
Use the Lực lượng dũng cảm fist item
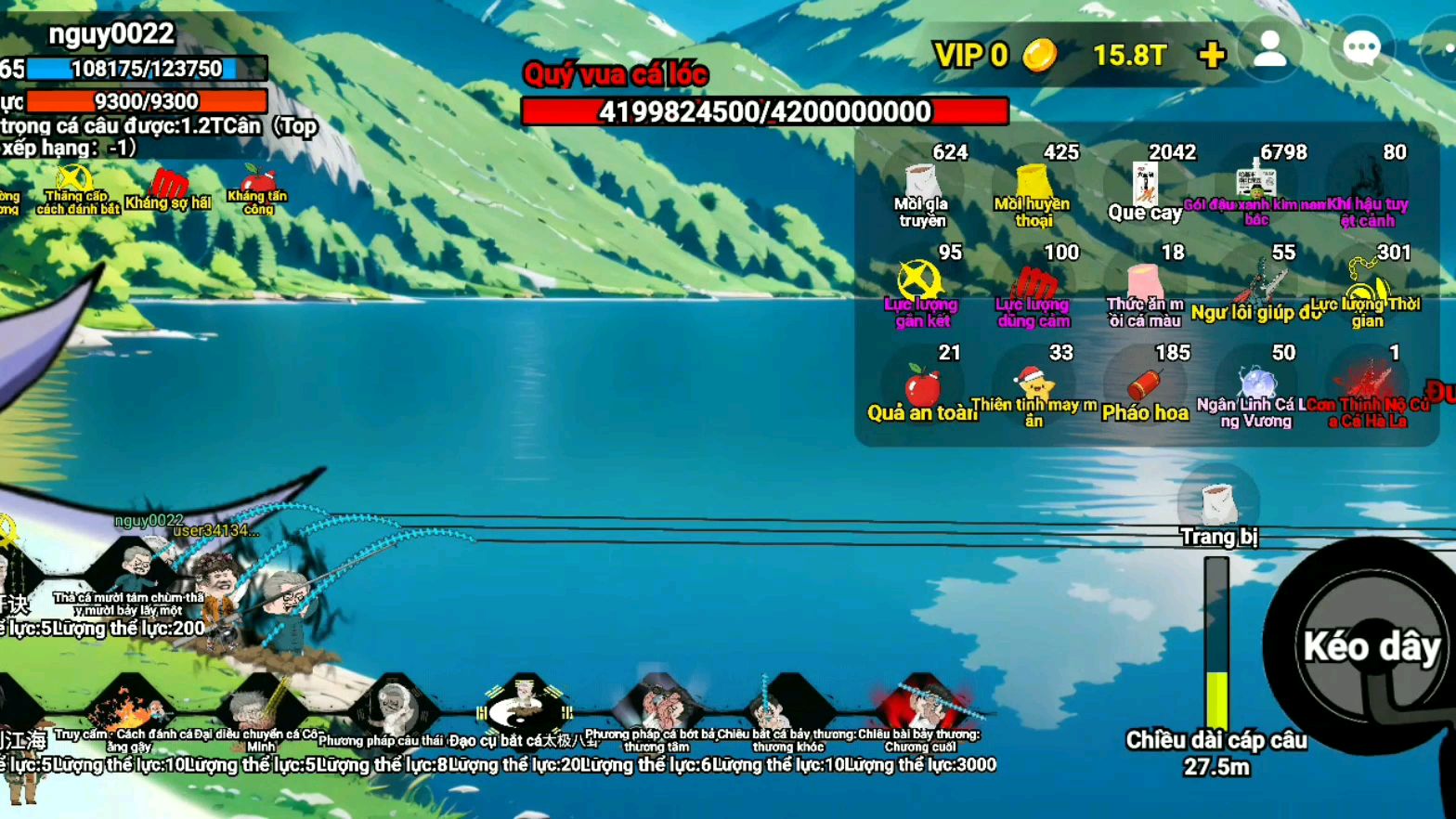click(1033, 286)
